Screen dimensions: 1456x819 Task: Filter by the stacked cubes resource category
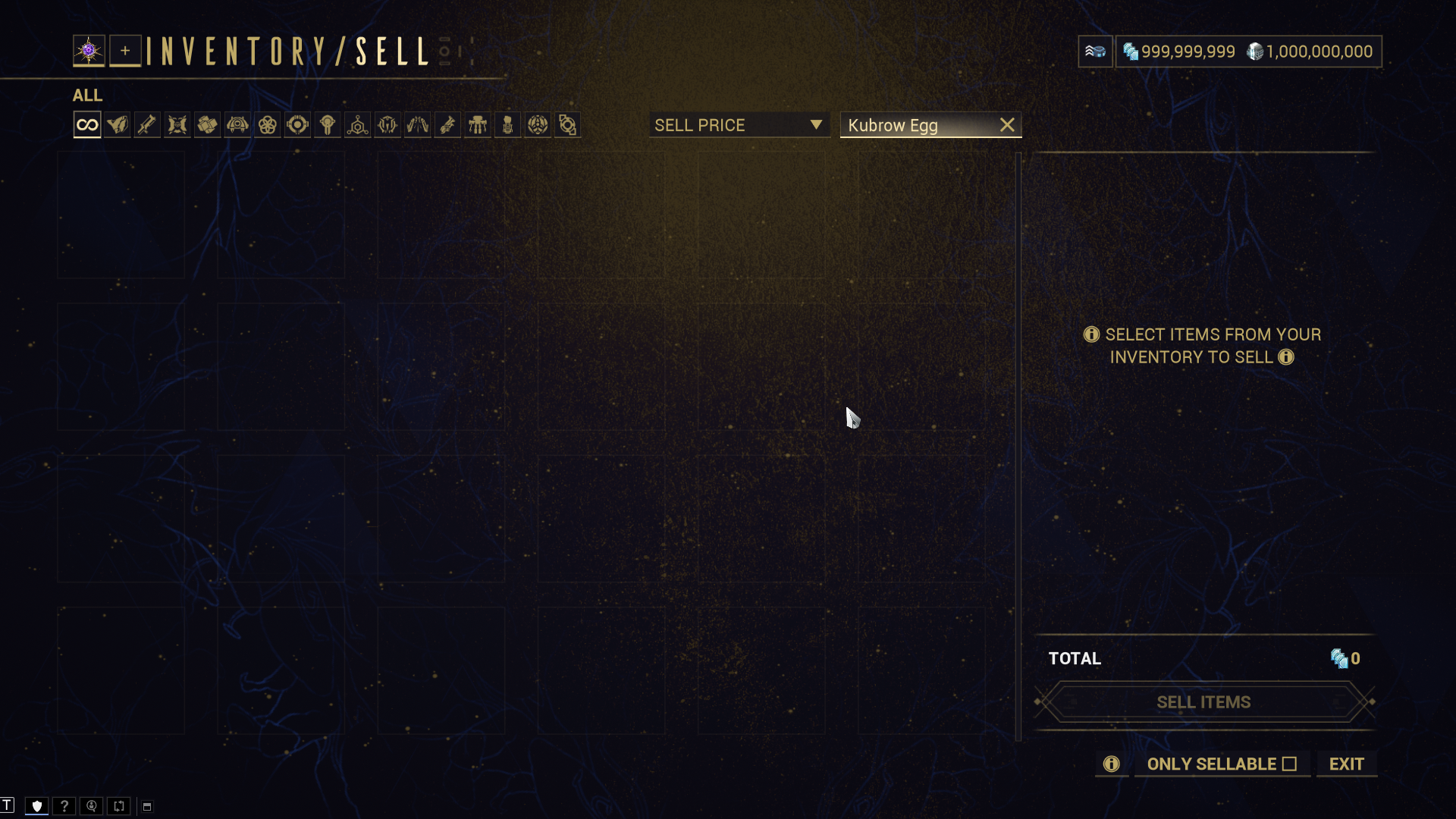pos(207,125)
